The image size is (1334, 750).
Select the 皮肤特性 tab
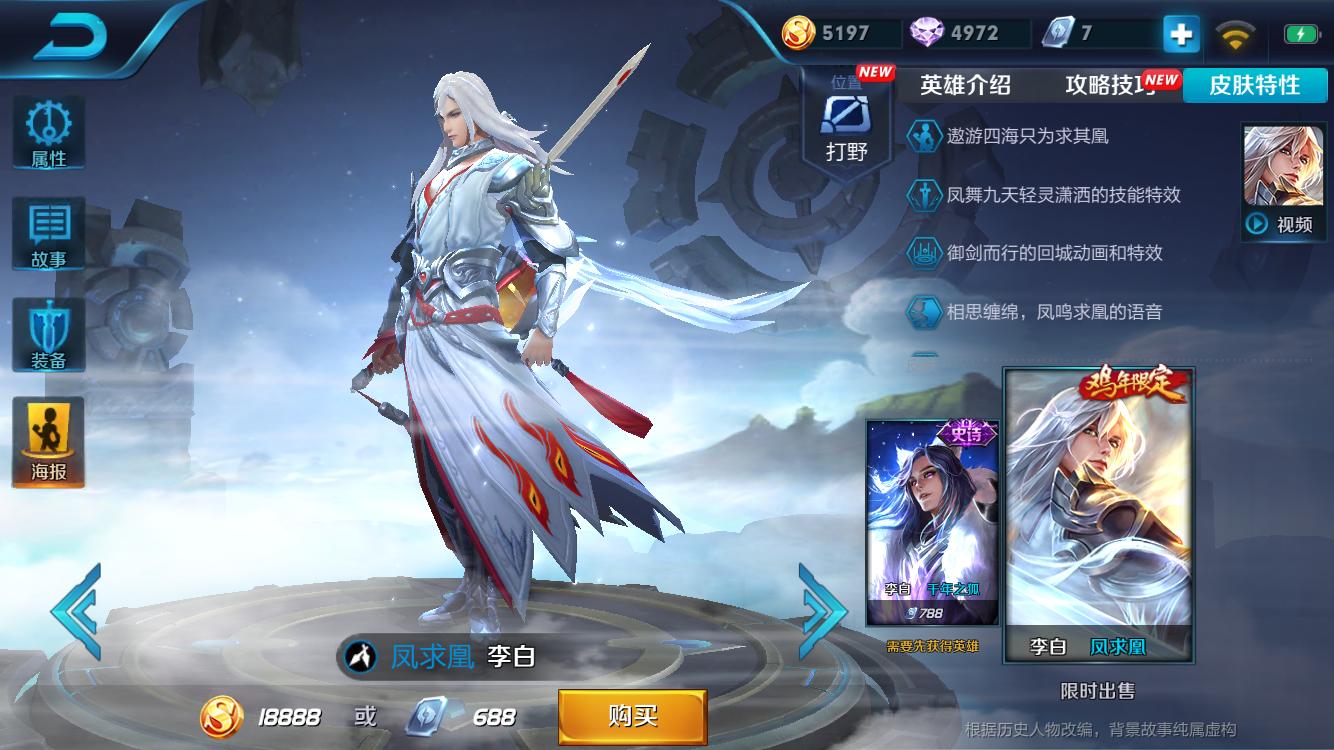click(1256, 86)
